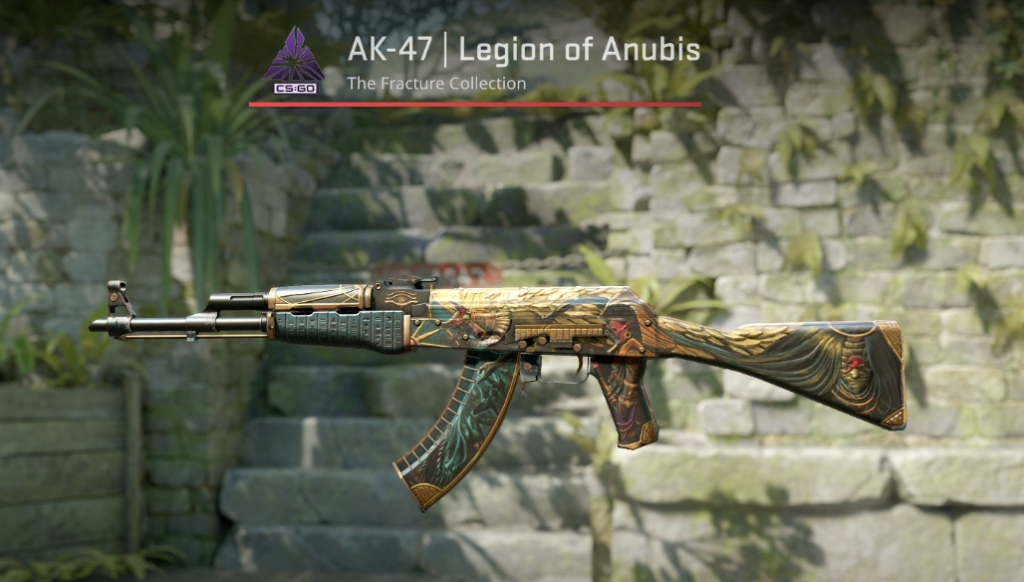Click the purple Fracture Collection CS:GO icon

click(x=293, y=58)
